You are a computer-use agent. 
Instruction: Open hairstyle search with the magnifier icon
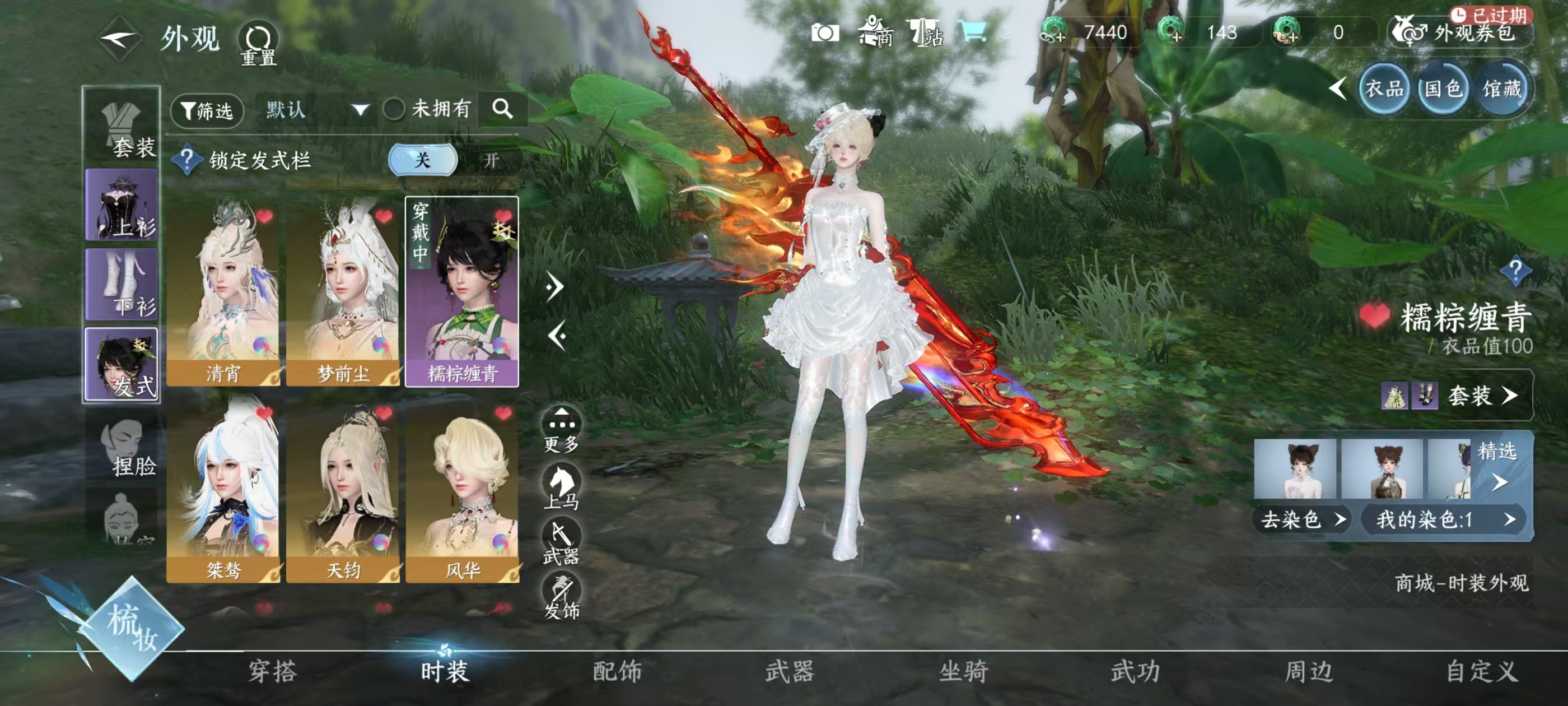[x=502, y=109]
